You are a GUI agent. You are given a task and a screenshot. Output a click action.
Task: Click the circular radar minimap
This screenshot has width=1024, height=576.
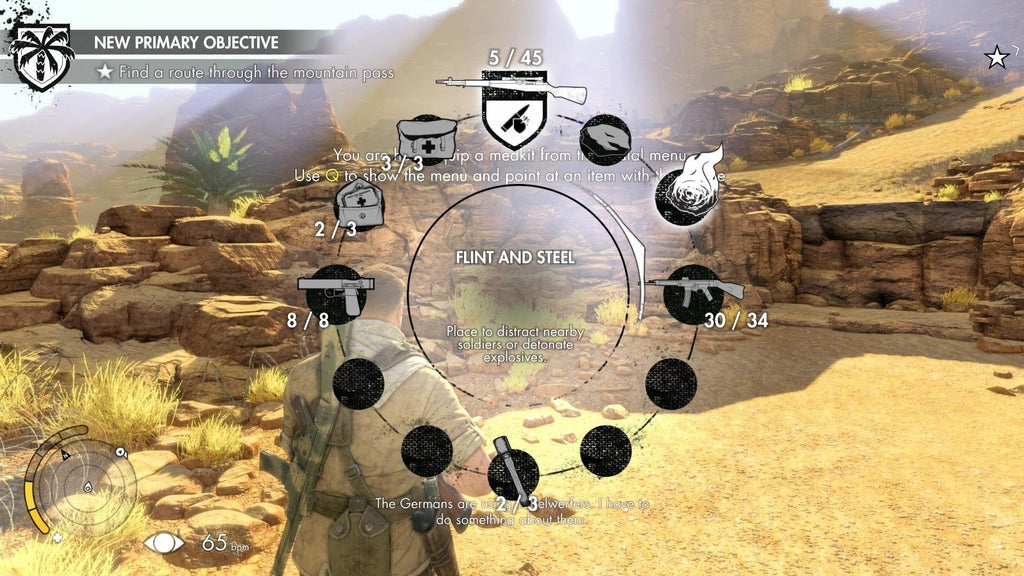coord(81,485)
